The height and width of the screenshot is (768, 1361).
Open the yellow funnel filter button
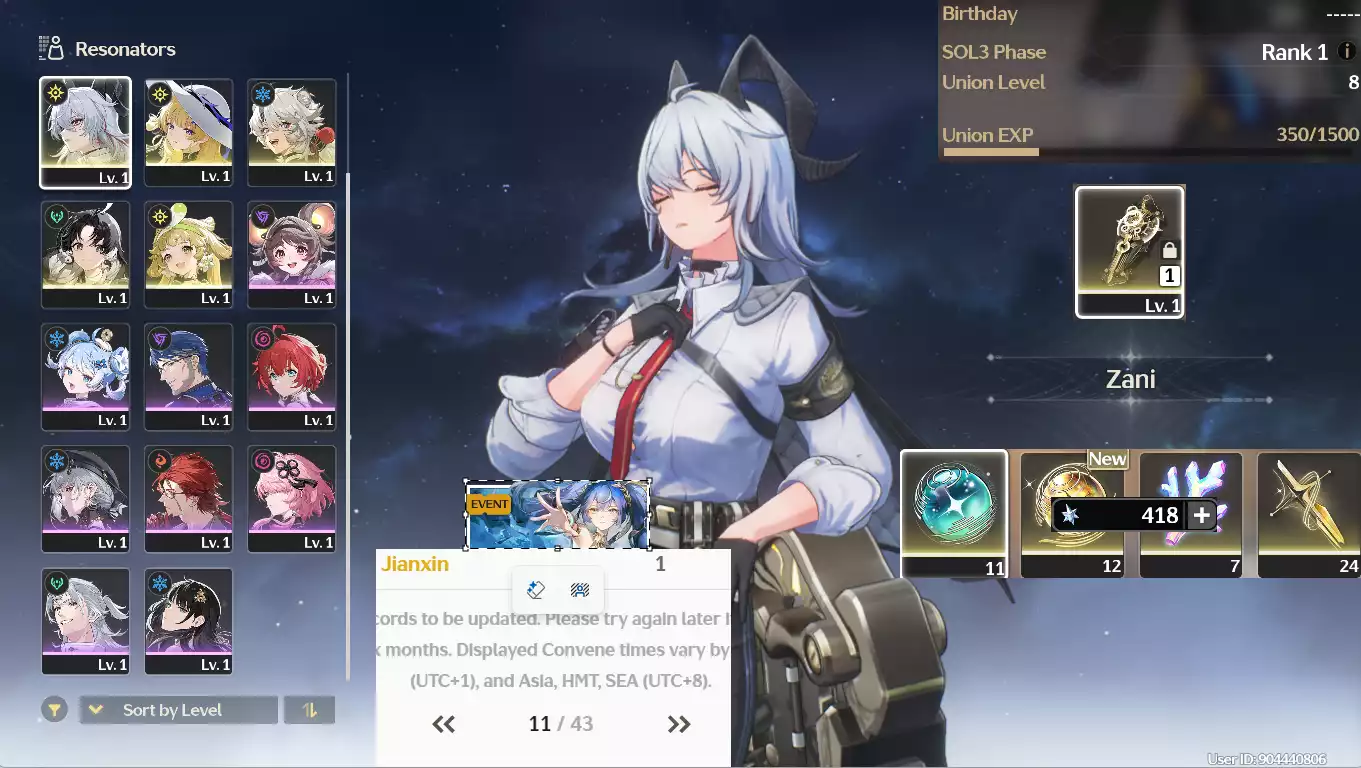(x=55, y=710)
